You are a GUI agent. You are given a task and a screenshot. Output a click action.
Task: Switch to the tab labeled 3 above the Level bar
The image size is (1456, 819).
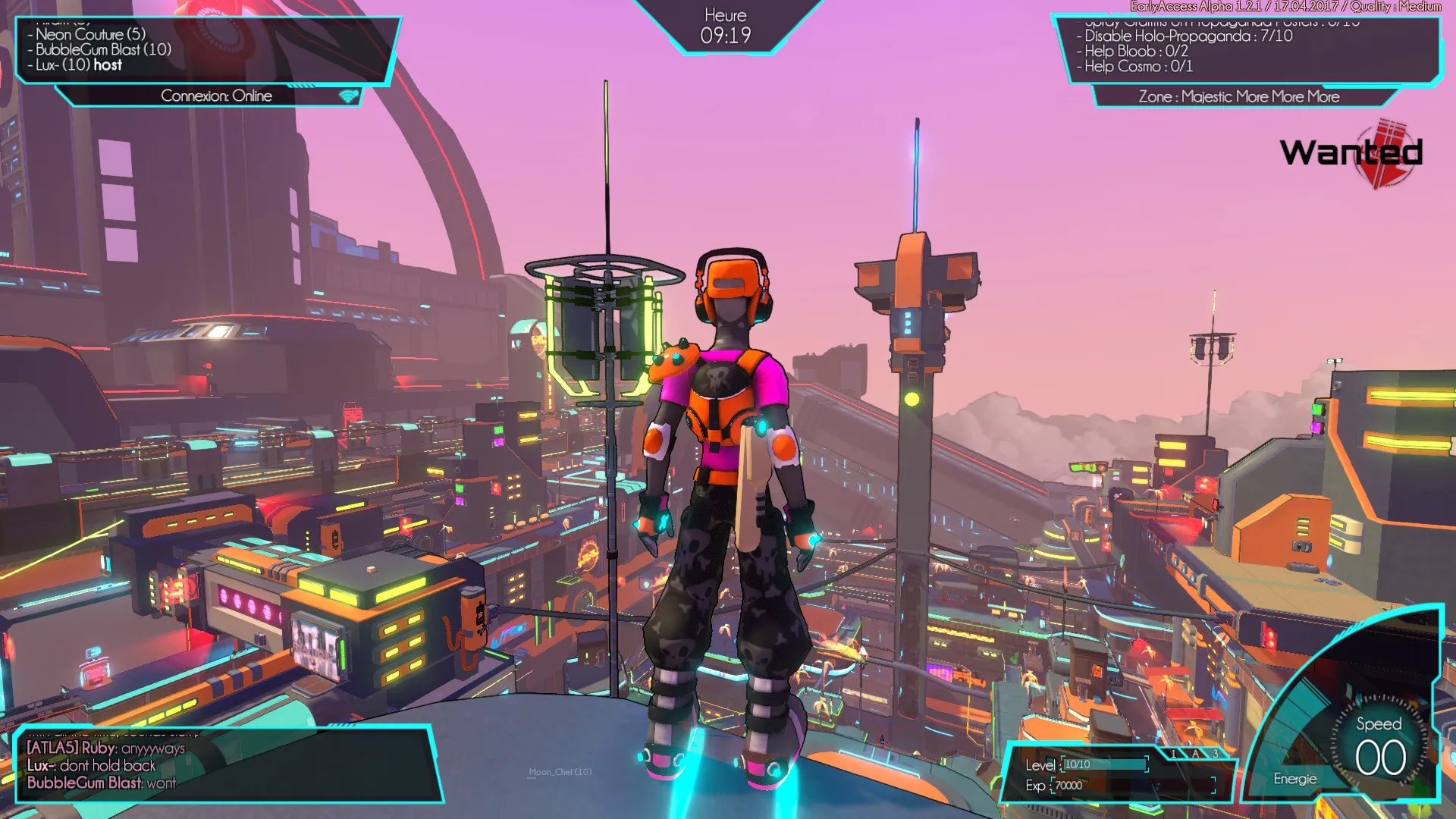pyautogui.click(x=1216, y=753)
